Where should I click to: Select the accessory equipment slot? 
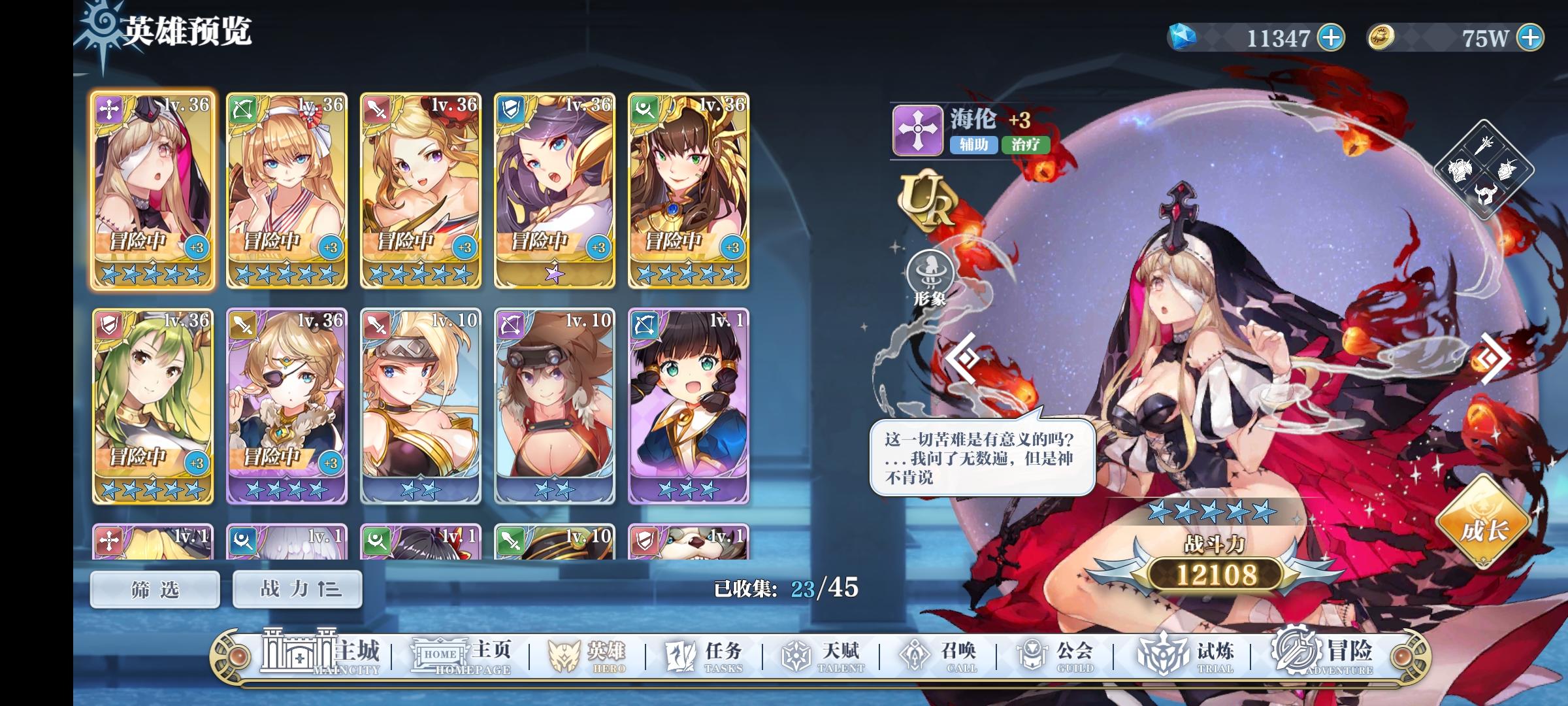(1507, 168)
